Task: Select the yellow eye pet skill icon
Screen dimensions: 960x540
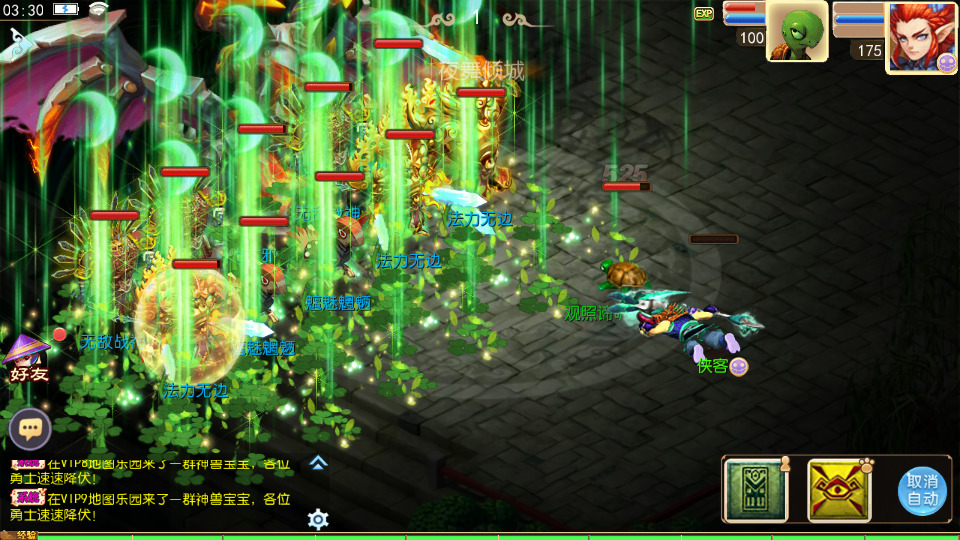Action: [839, 490]
